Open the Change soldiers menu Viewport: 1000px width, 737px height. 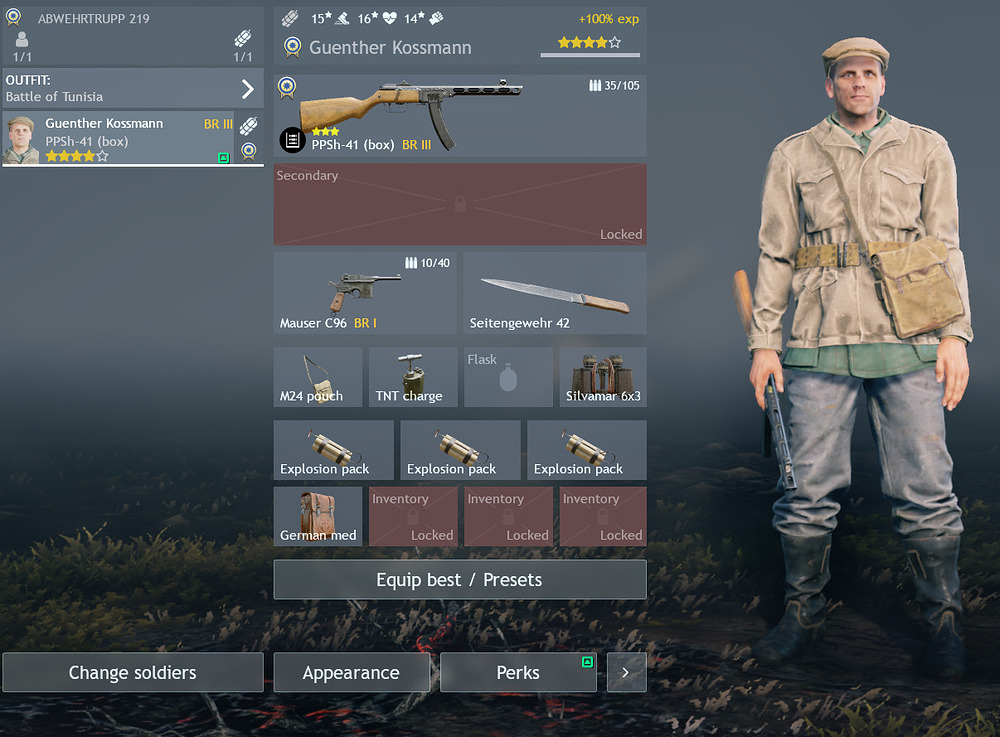pos(132,673)
